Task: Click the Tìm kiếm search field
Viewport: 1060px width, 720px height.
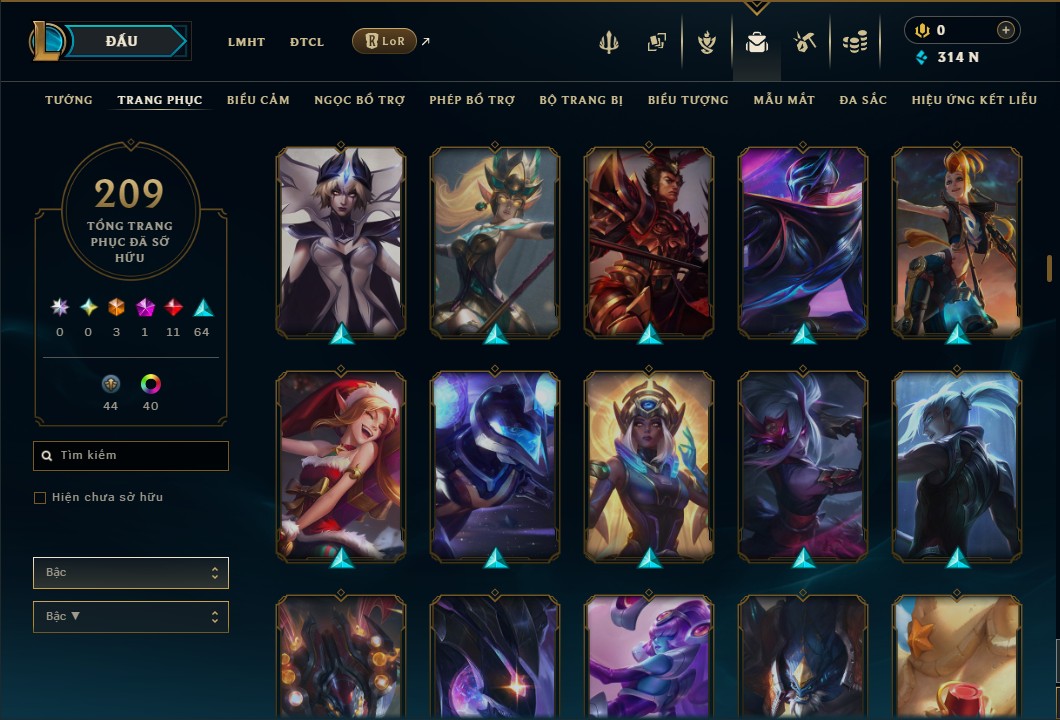Action: [x=131, y=456]
